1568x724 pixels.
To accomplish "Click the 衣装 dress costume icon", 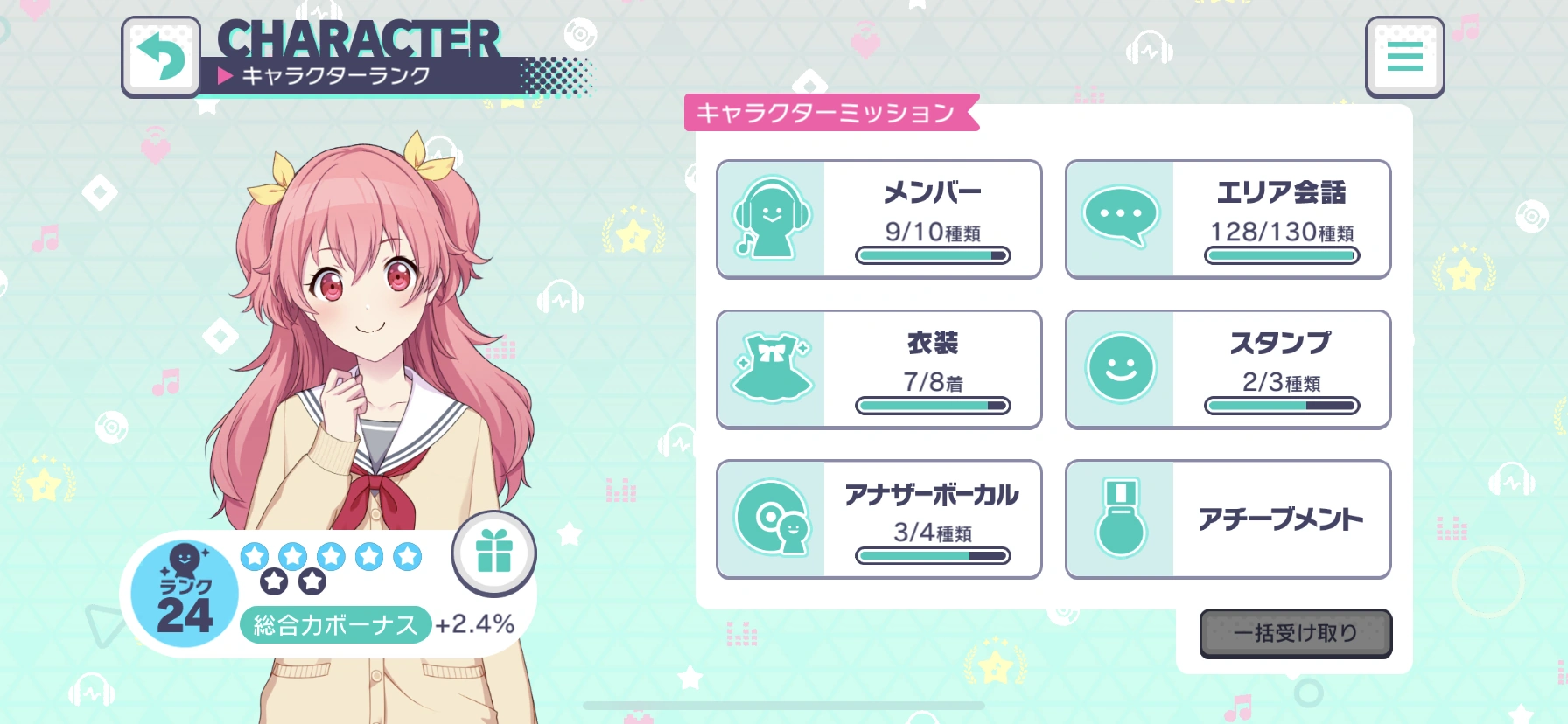I will (x=770, y=368).
